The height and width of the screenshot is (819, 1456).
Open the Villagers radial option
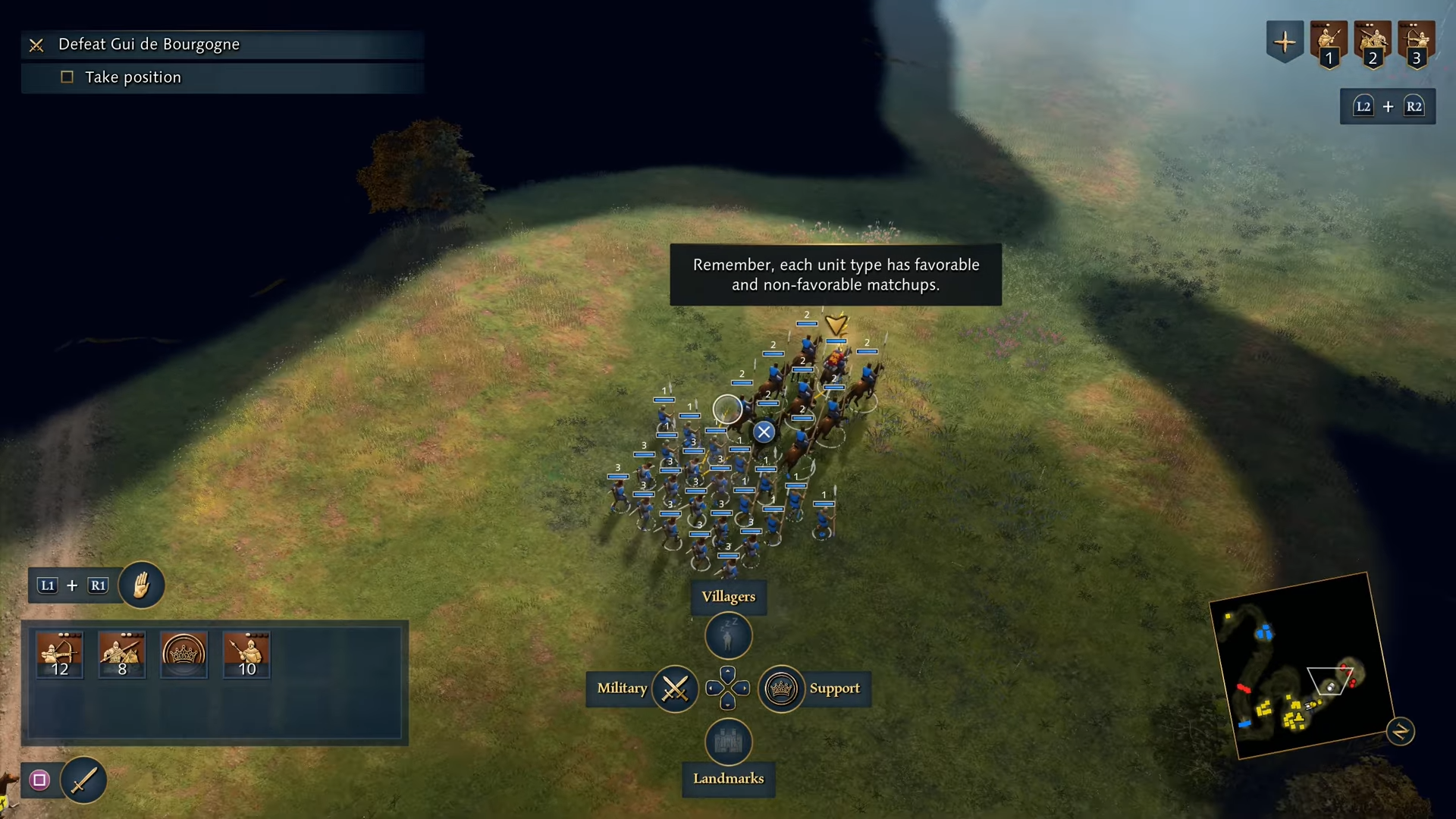pyautogui.click(x=728, y=635)
